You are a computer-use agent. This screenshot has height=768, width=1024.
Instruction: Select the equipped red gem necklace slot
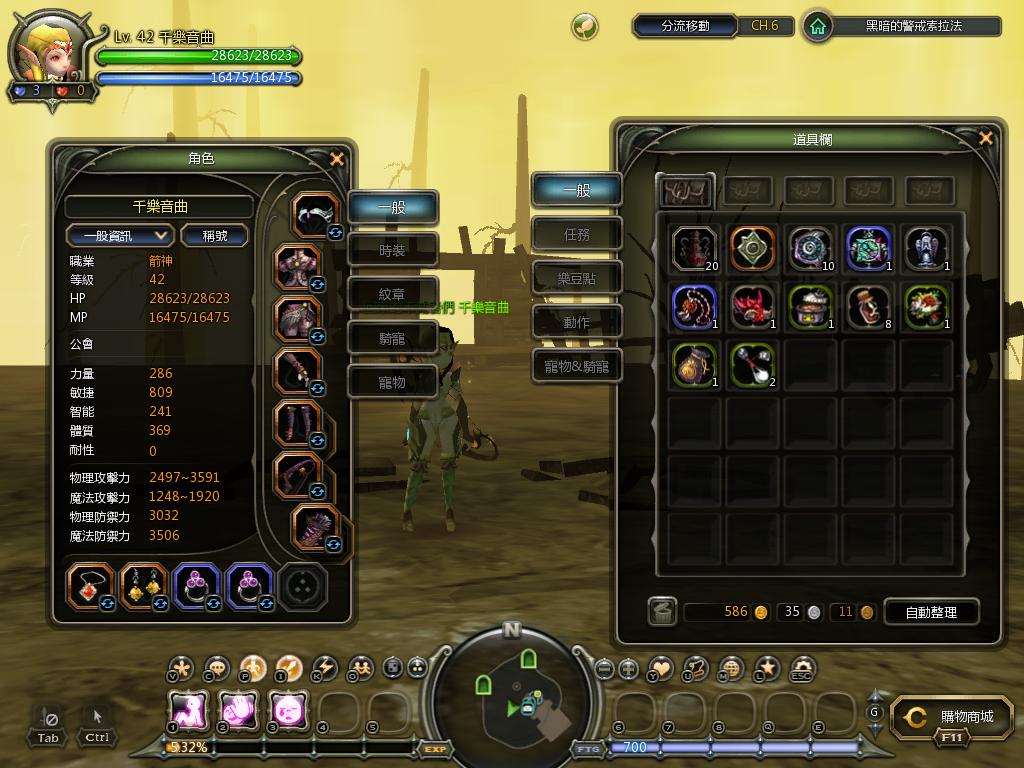tap(91, 586)
